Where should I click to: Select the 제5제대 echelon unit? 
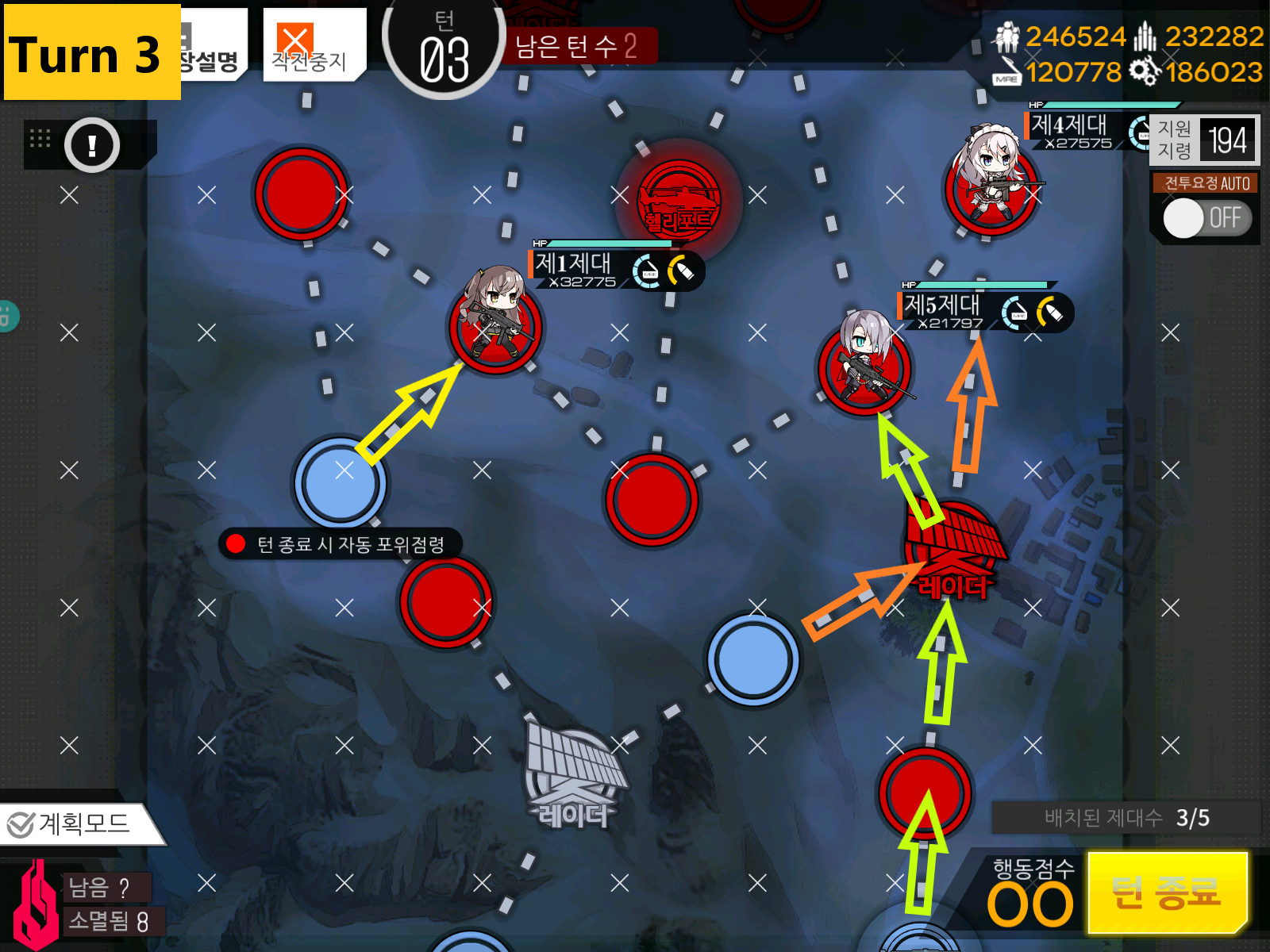(865, 365)
